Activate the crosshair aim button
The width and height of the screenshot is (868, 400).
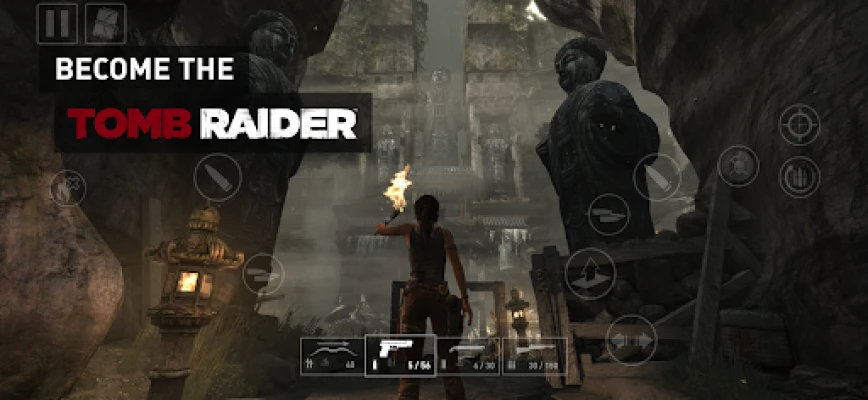(799, 126)
